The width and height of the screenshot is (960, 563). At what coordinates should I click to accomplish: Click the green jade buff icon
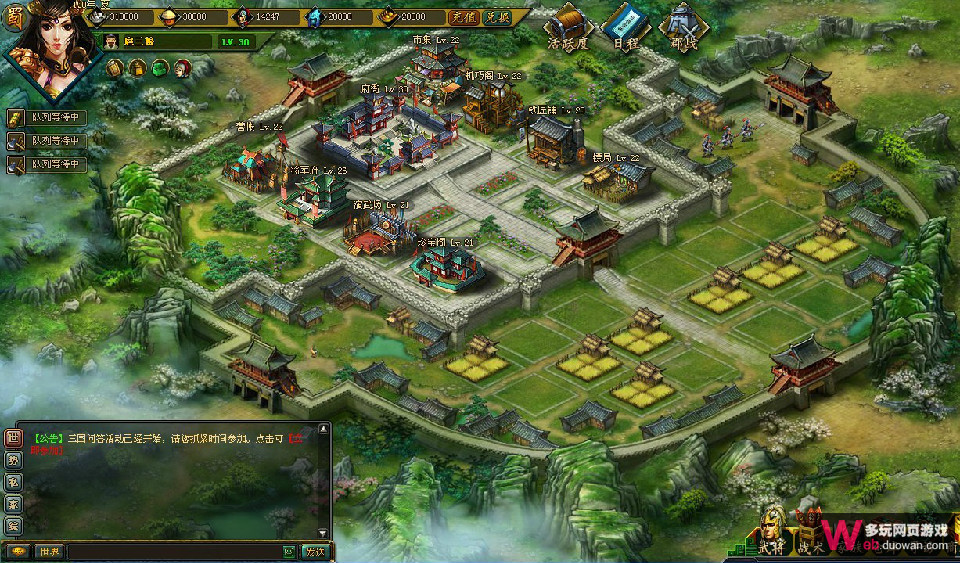(x=159, y=68)
